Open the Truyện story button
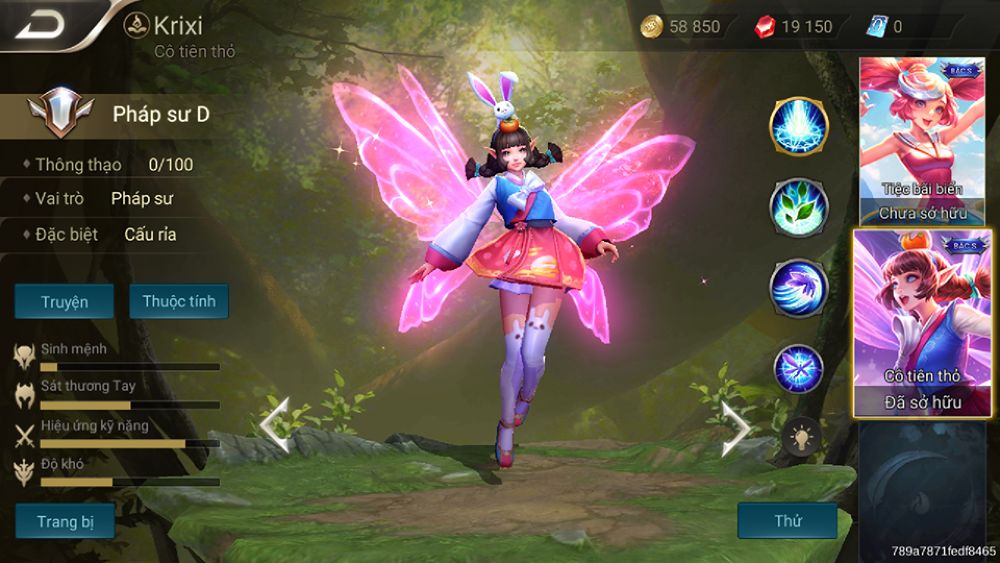Screen dimensions: 1000x563 64,301
